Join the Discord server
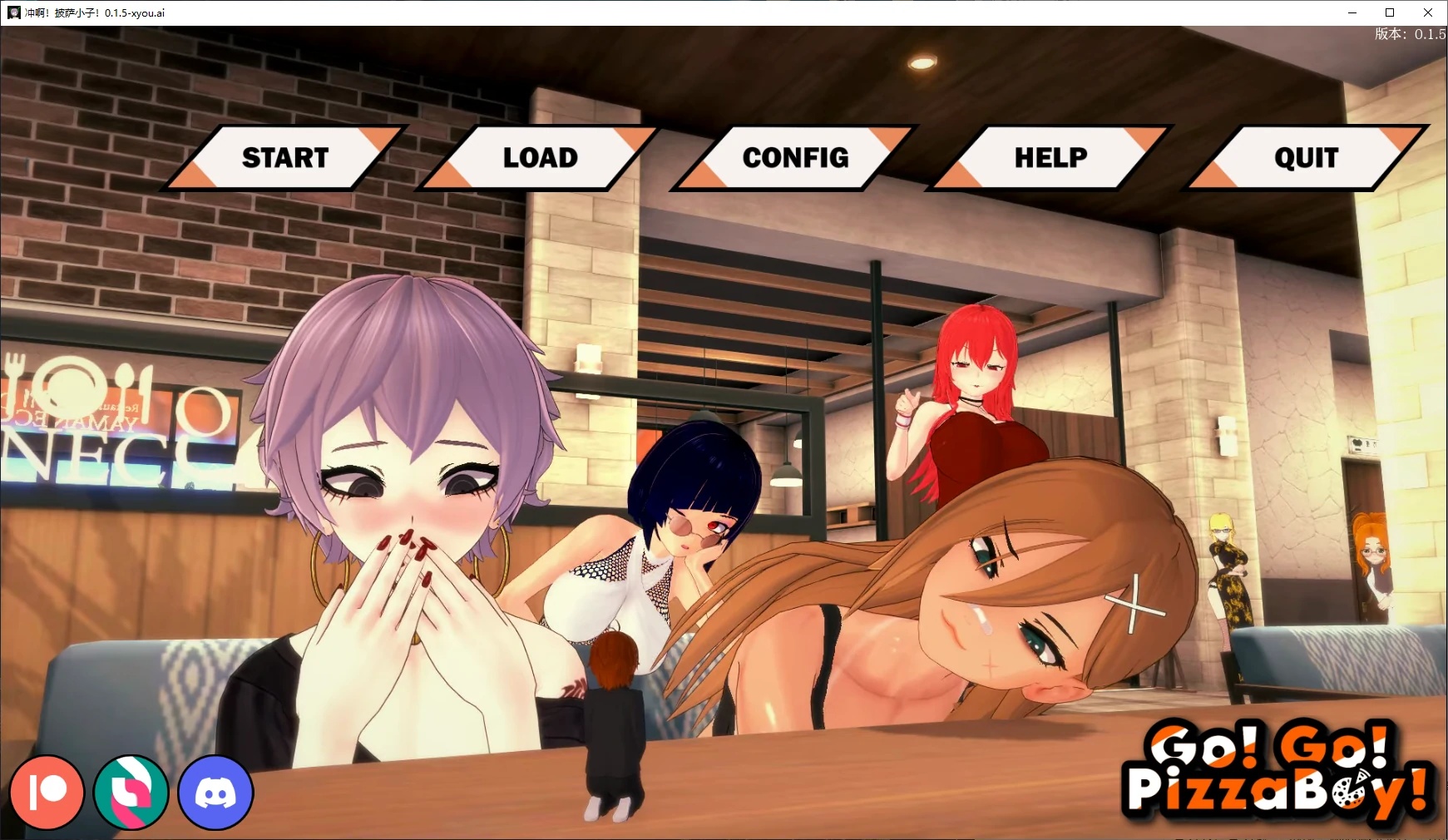 pyautogui.click(x=215, y=792)
